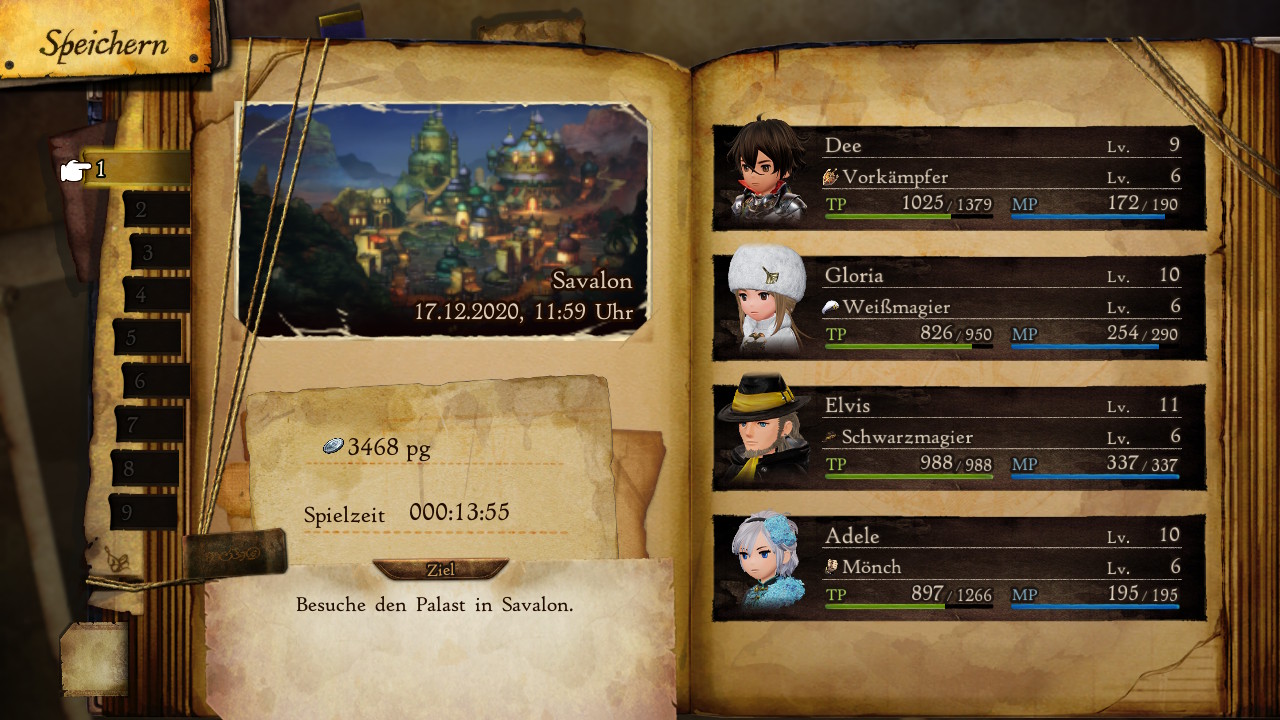This screenshot has width=1280, height=720.
Task: Select save slot 6
Action: pyautogui.click(x=154, y=381)
